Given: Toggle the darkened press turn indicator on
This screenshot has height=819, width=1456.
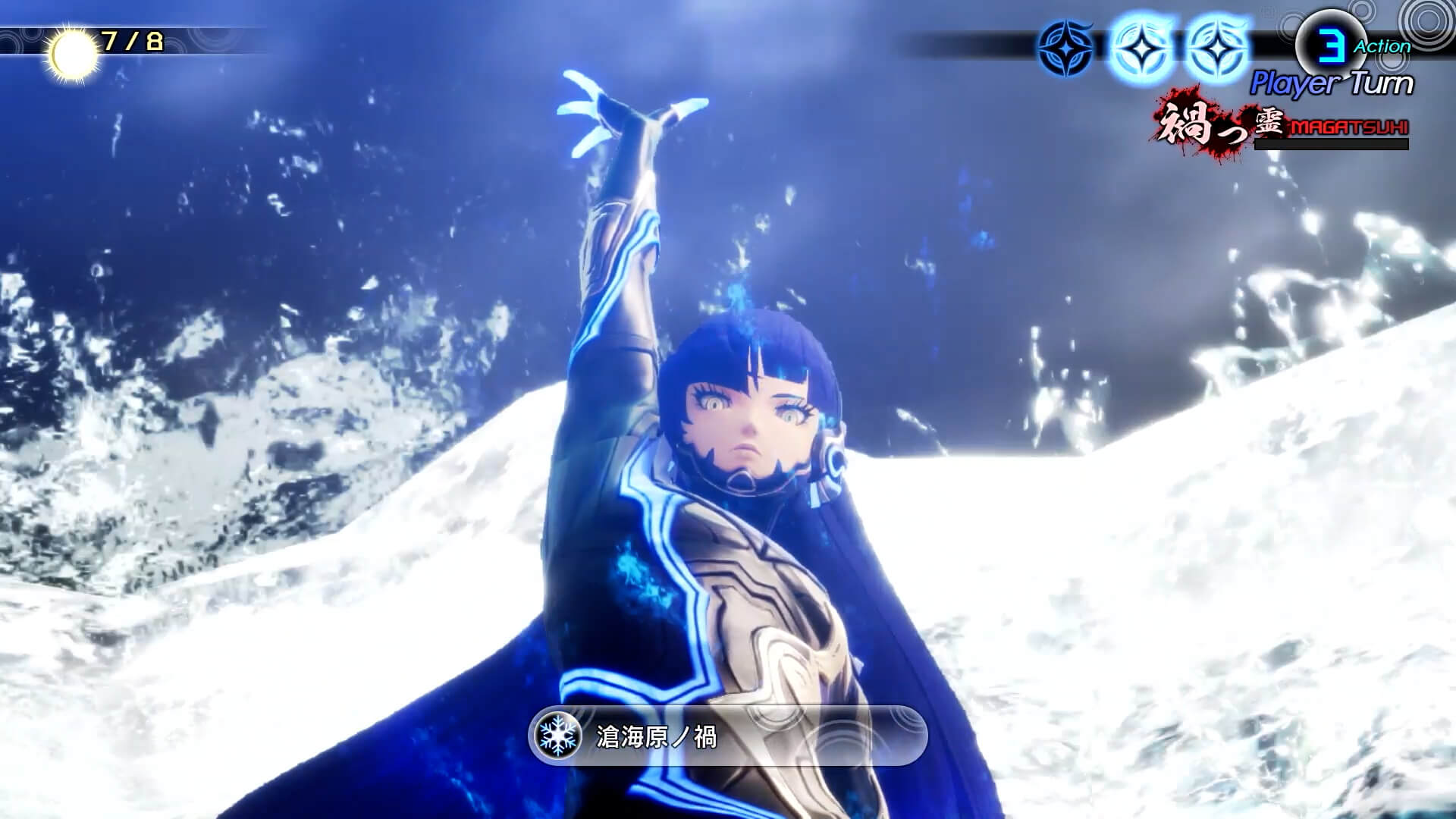Looking at the screenshot, I should point(1065,45).
